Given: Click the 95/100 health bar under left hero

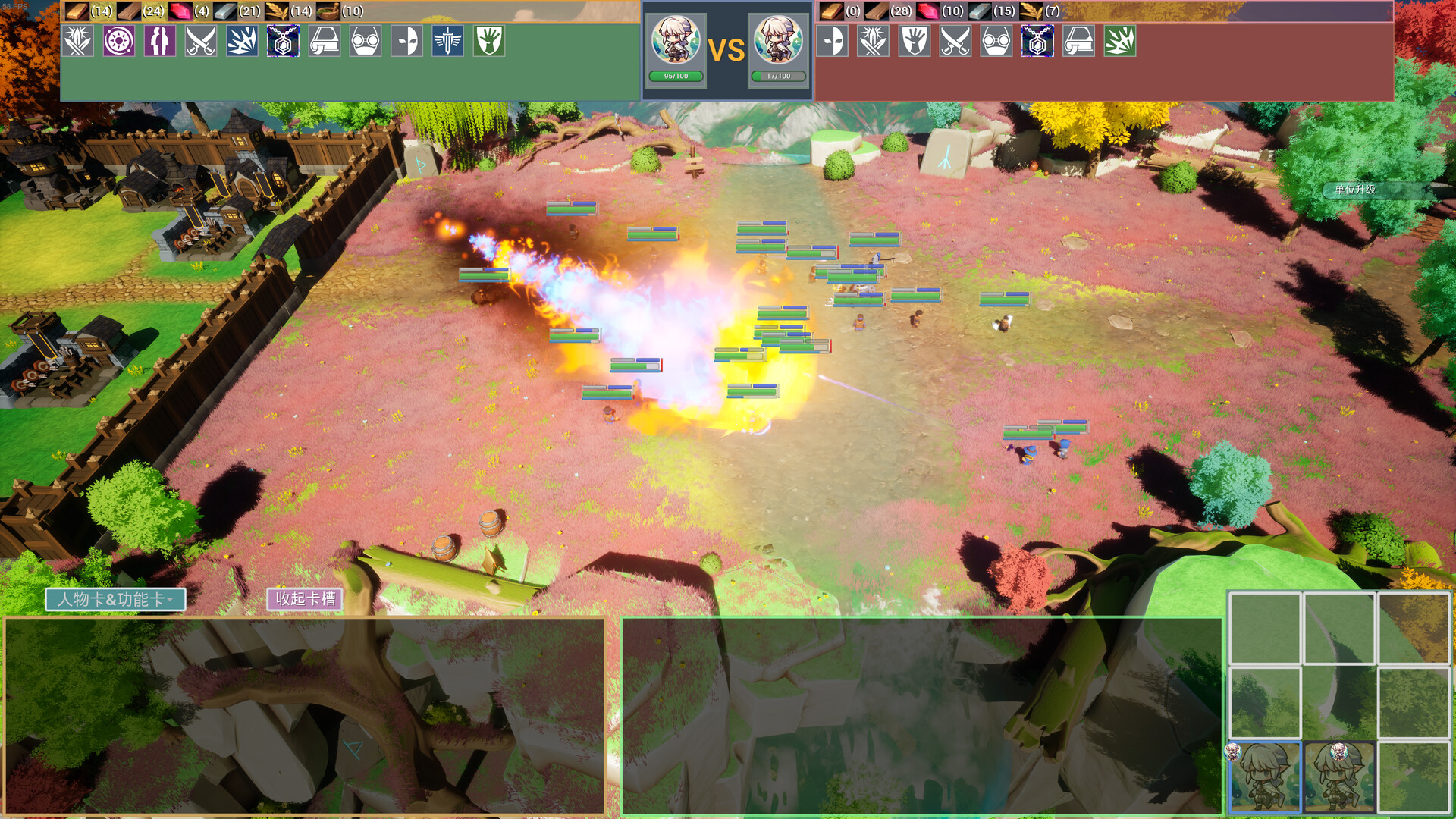Looking at the screenshot, I should click(676, 76).
